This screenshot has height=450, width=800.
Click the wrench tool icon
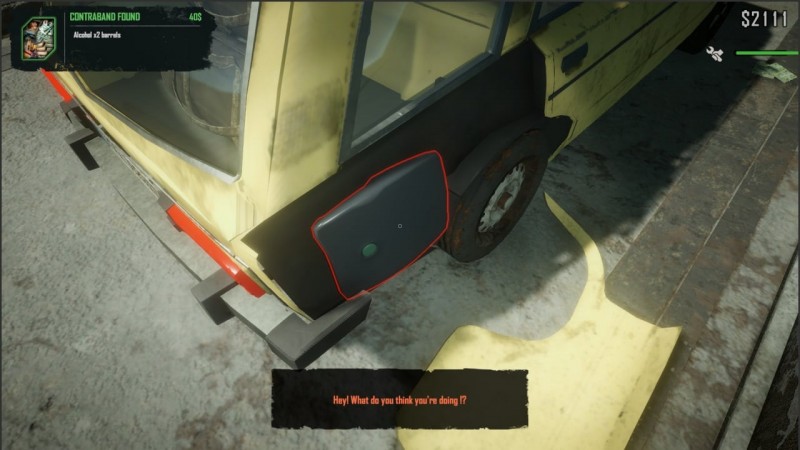click(716, 53)
